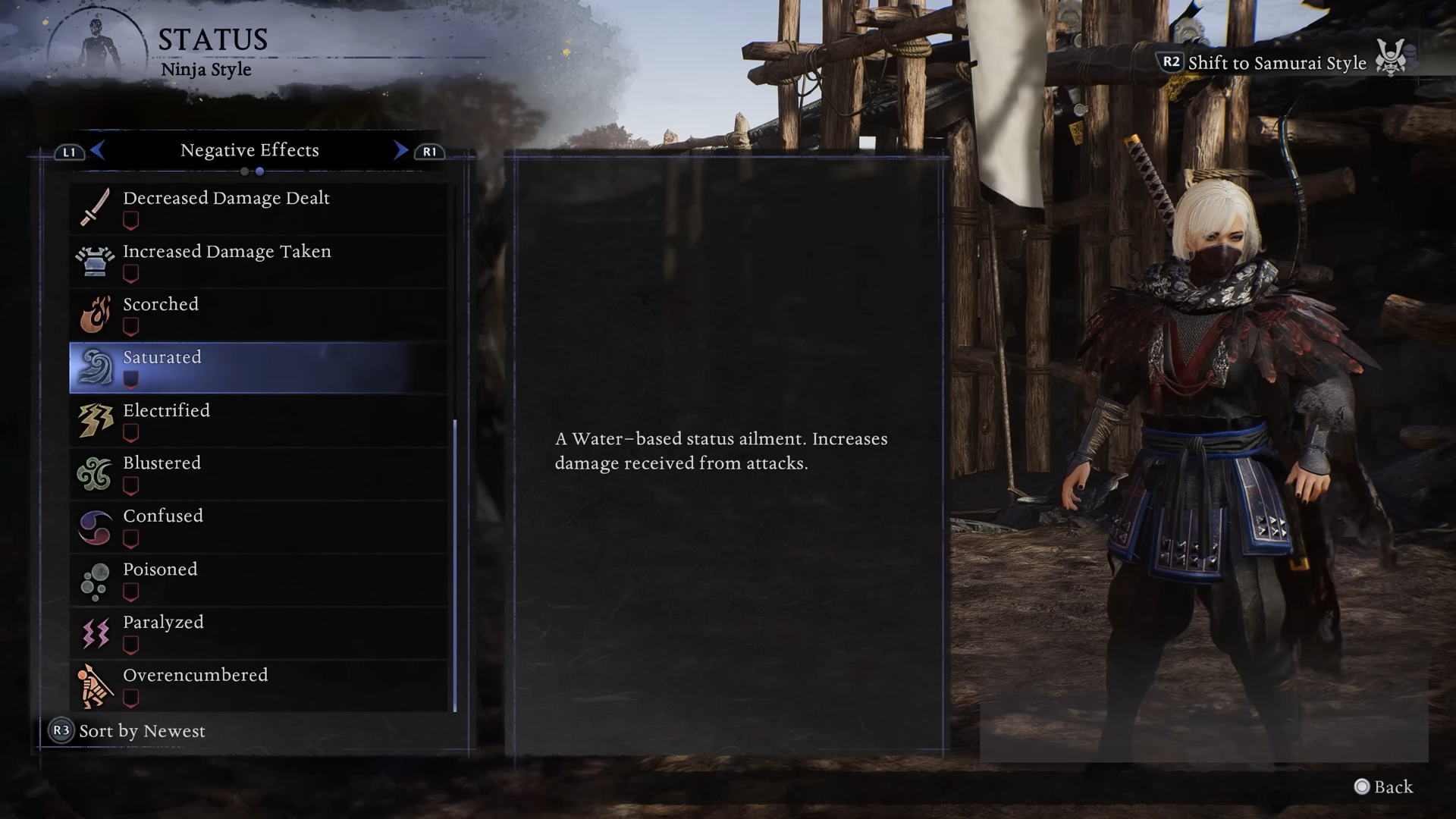Go to next status page with right arrow
This screenshot has height=819, width=1456.
click(x=400, y=150)
